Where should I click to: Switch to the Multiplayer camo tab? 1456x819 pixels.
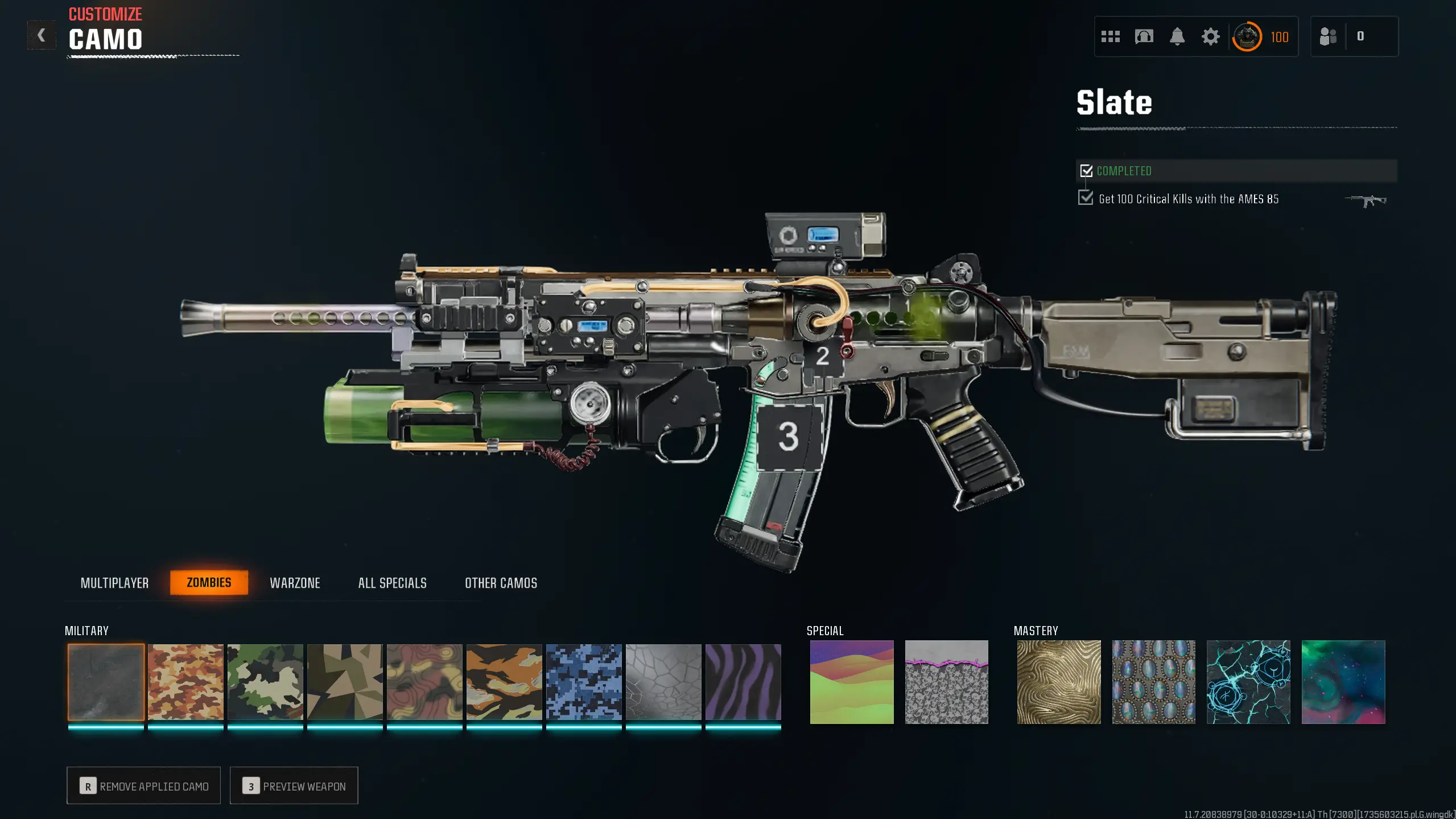114,583
